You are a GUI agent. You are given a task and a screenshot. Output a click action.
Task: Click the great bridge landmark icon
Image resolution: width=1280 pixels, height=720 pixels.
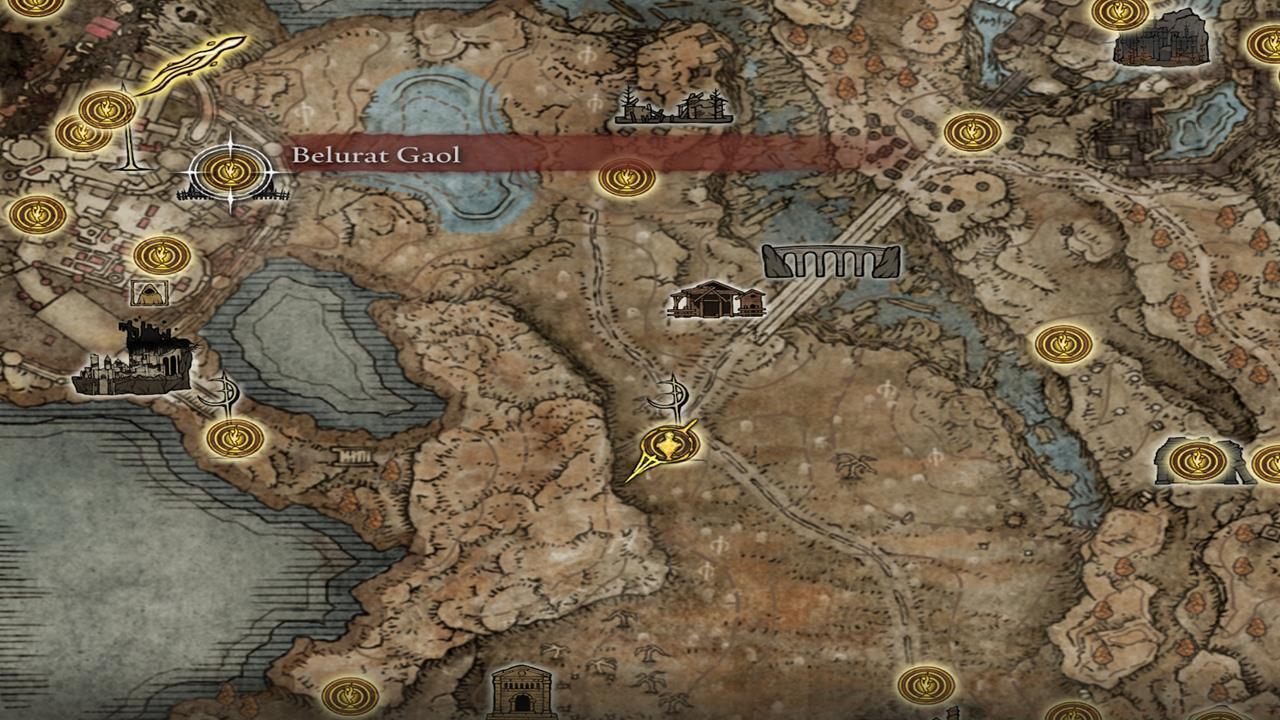point(830,262)
